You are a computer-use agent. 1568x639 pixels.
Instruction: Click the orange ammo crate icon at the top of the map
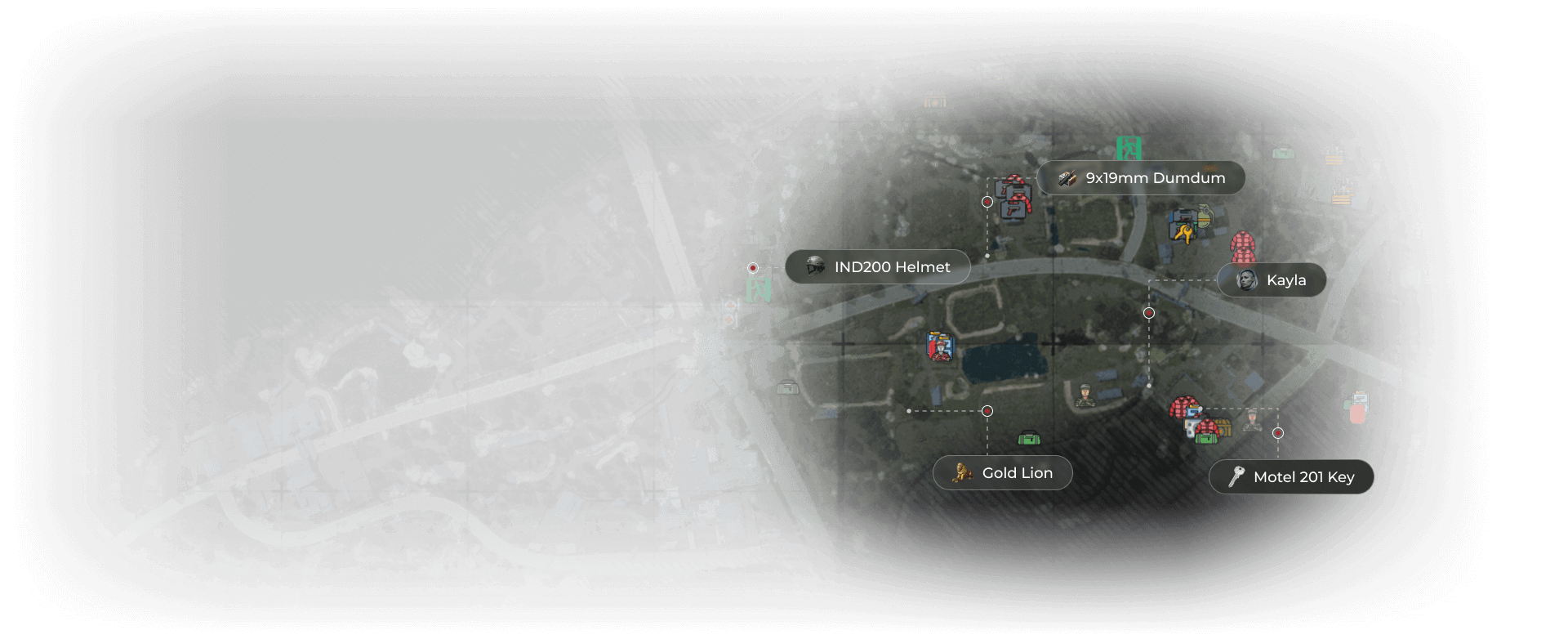(935, 101)
